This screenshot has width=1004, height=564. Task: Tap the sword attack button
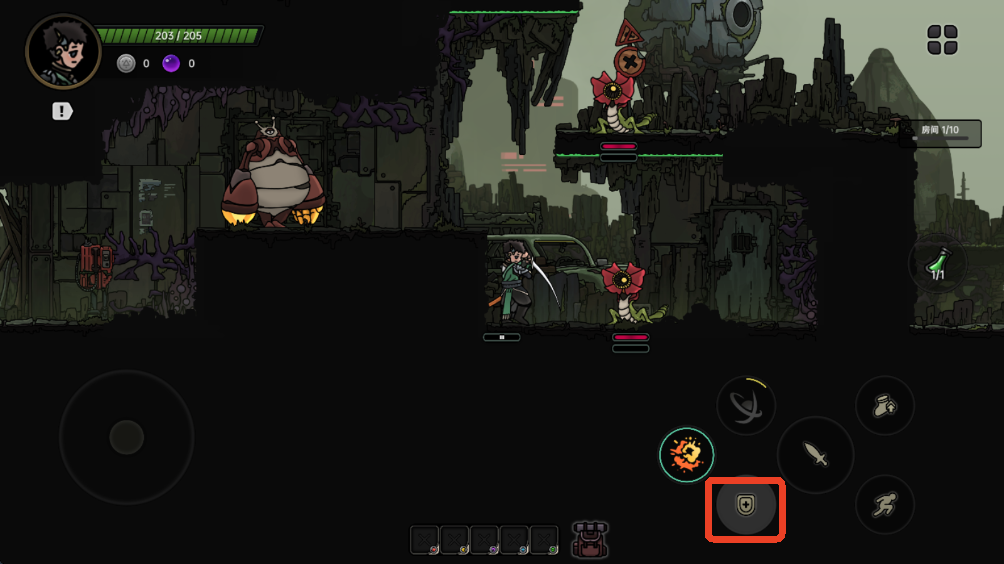click(x=816, y=455)
